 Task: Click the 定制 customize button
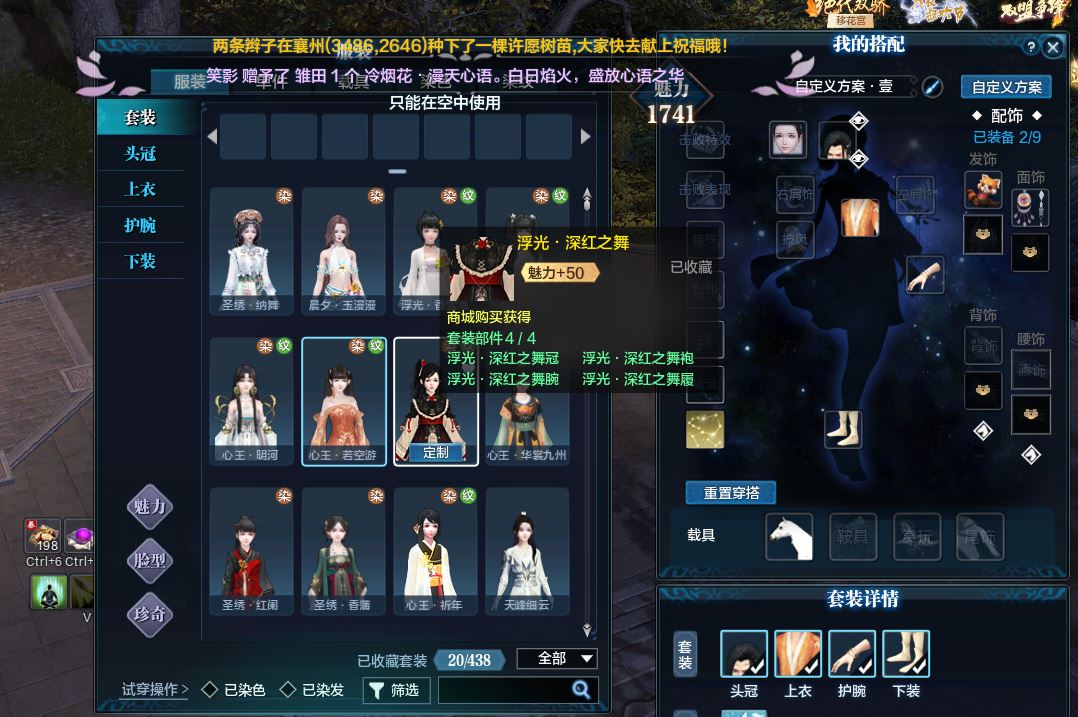(x=436, y=452)
